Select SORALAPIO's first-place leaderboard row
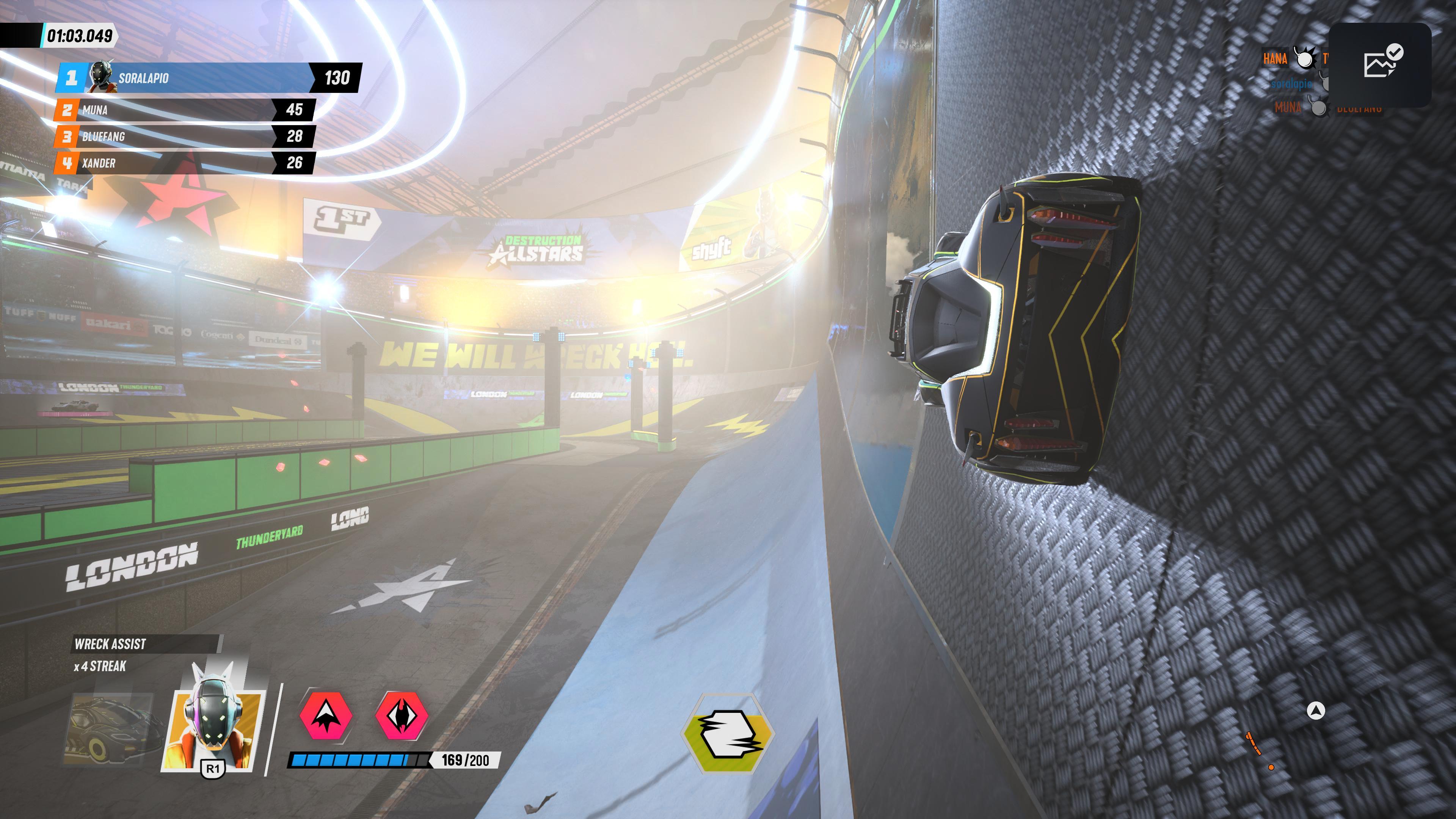Viewport: 1456px width, 819px height. point(208,77)
